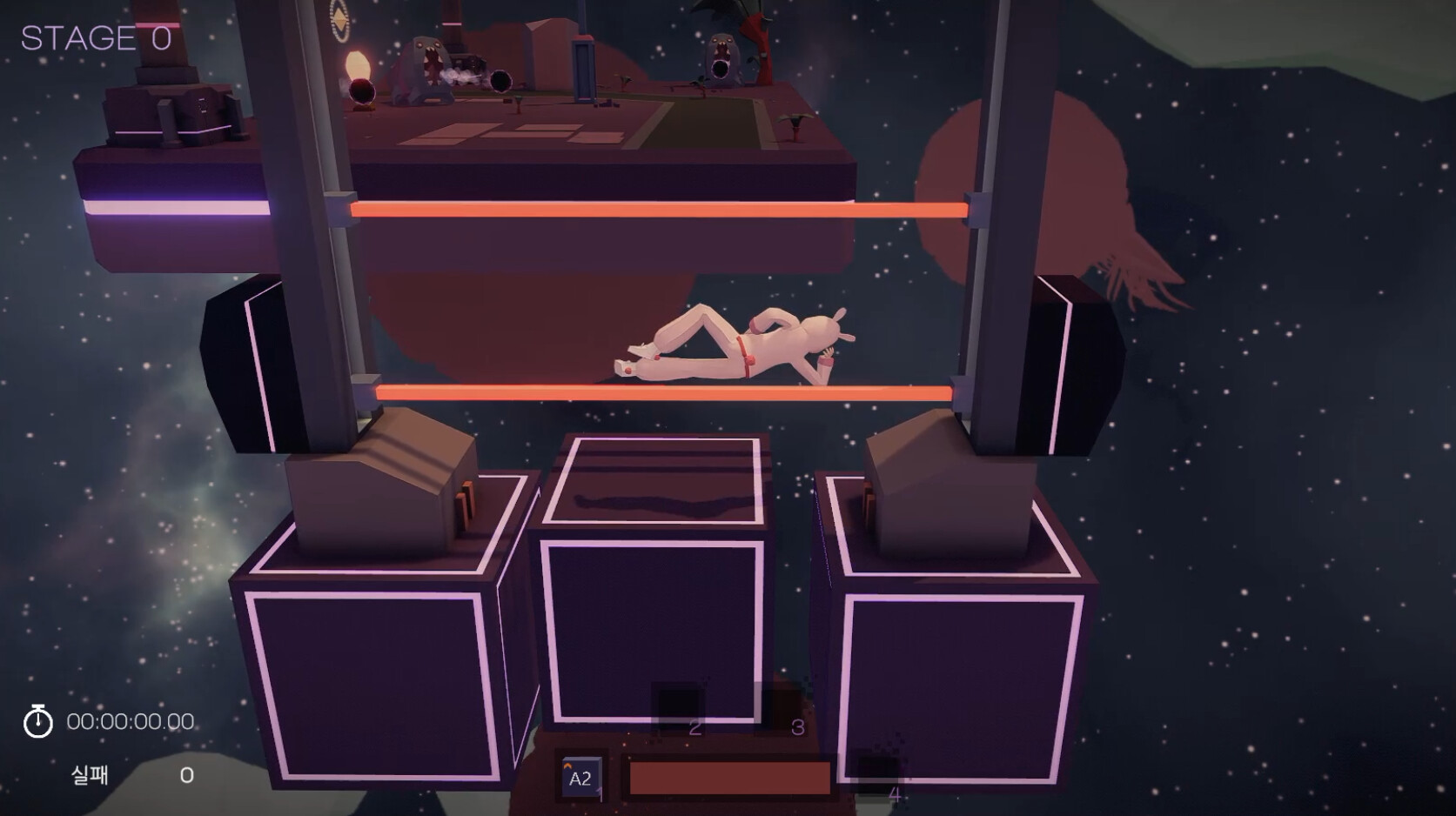Click the glowing egg lamp on the platform

359,63
